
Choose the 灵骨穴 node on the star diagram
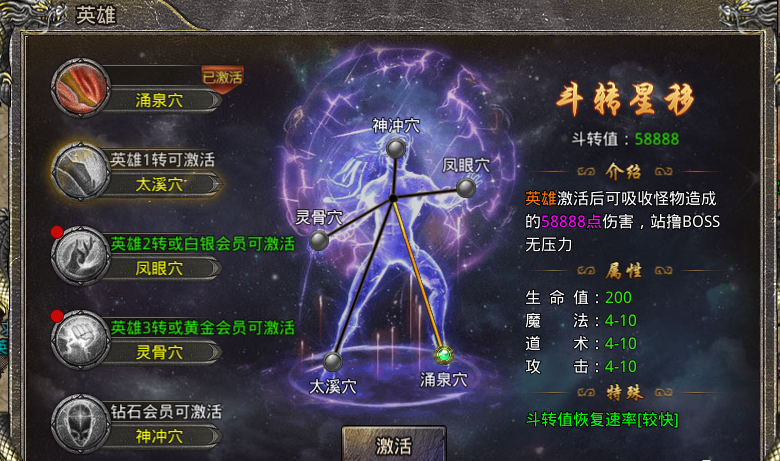point(319,241)
